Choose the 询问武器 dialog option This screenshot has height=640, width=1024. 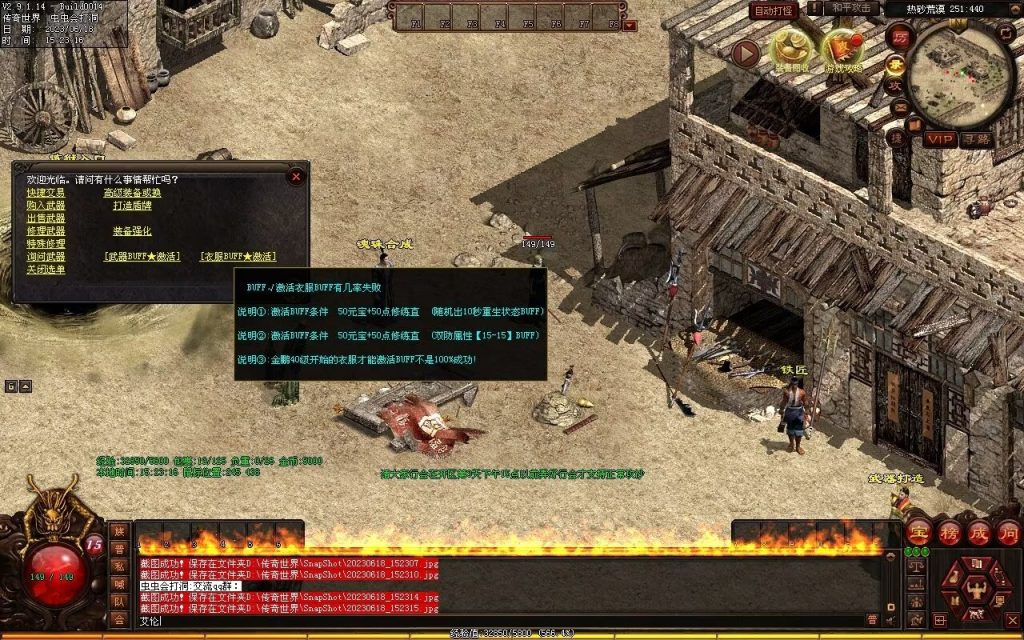click(x=46, y=257)
